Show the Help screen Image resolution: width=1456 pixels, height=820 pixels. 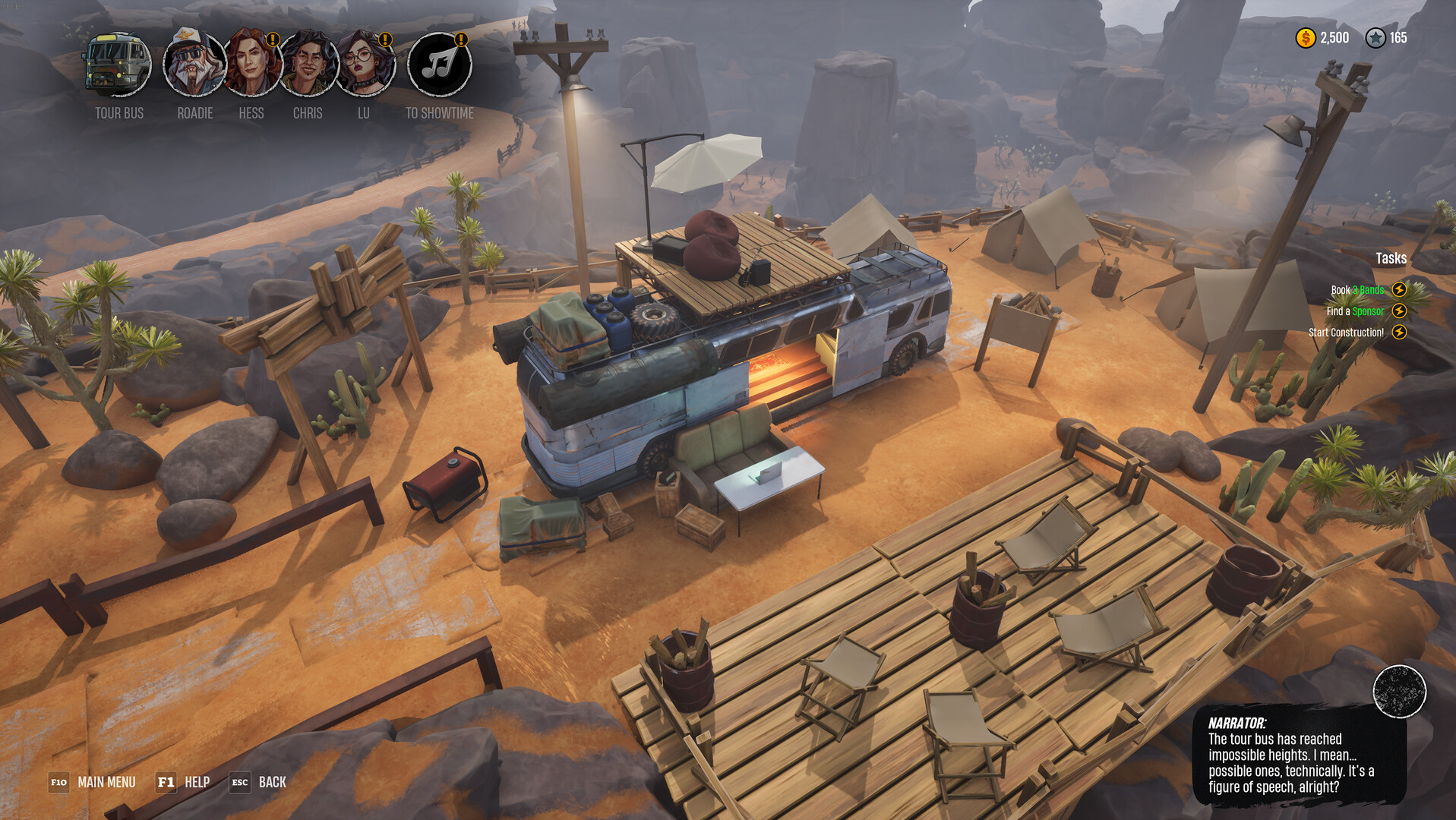[x=183, y=782]
